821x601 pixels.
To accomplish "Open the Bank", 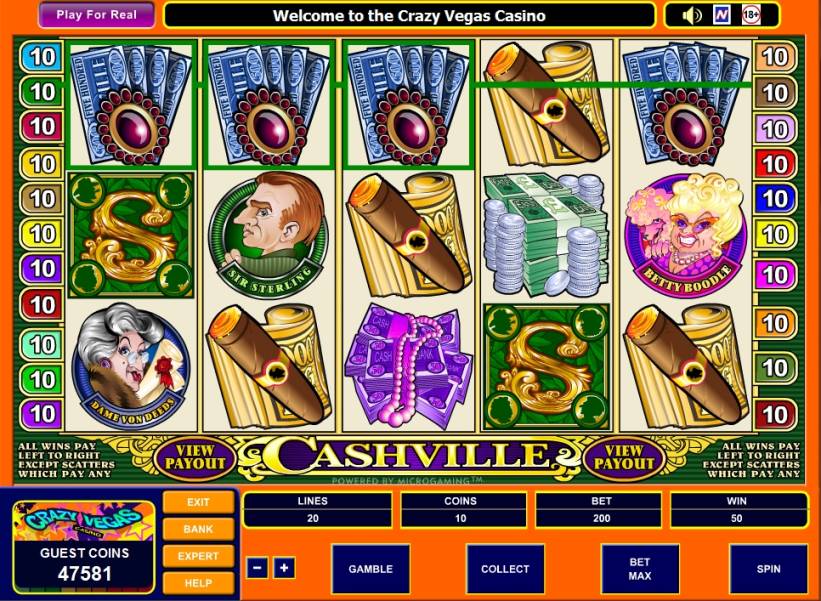I will pyautogui.click(x=198, y=528).
